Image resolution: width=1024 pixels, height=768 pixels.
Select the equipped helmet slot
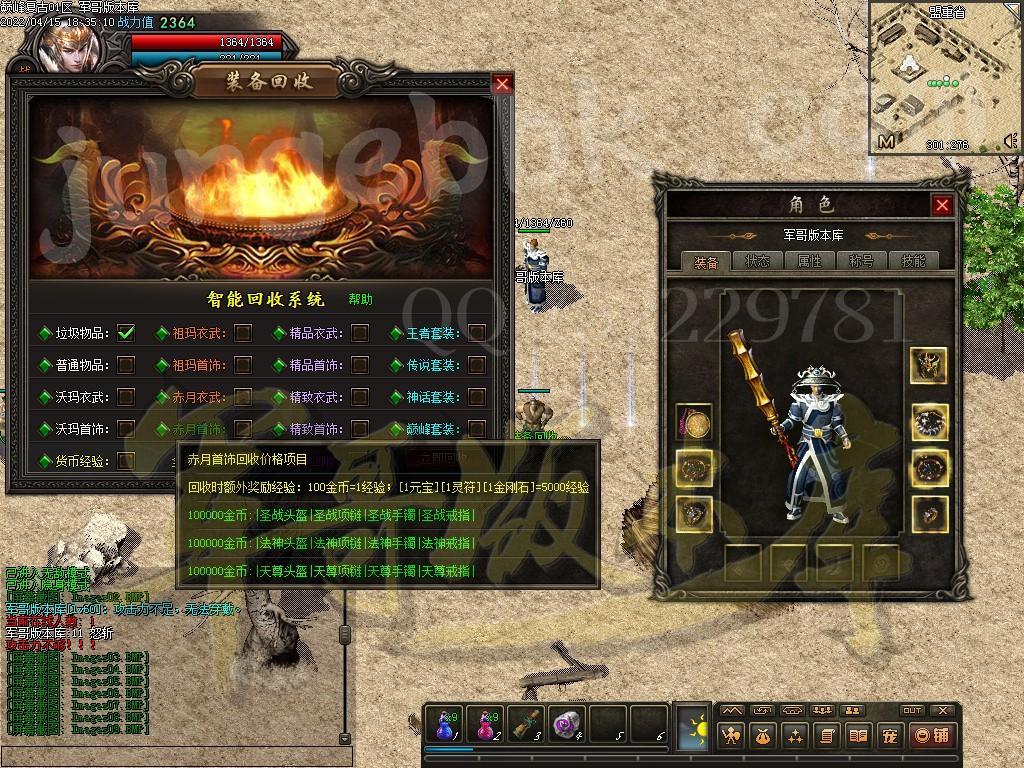pos(929,365)
